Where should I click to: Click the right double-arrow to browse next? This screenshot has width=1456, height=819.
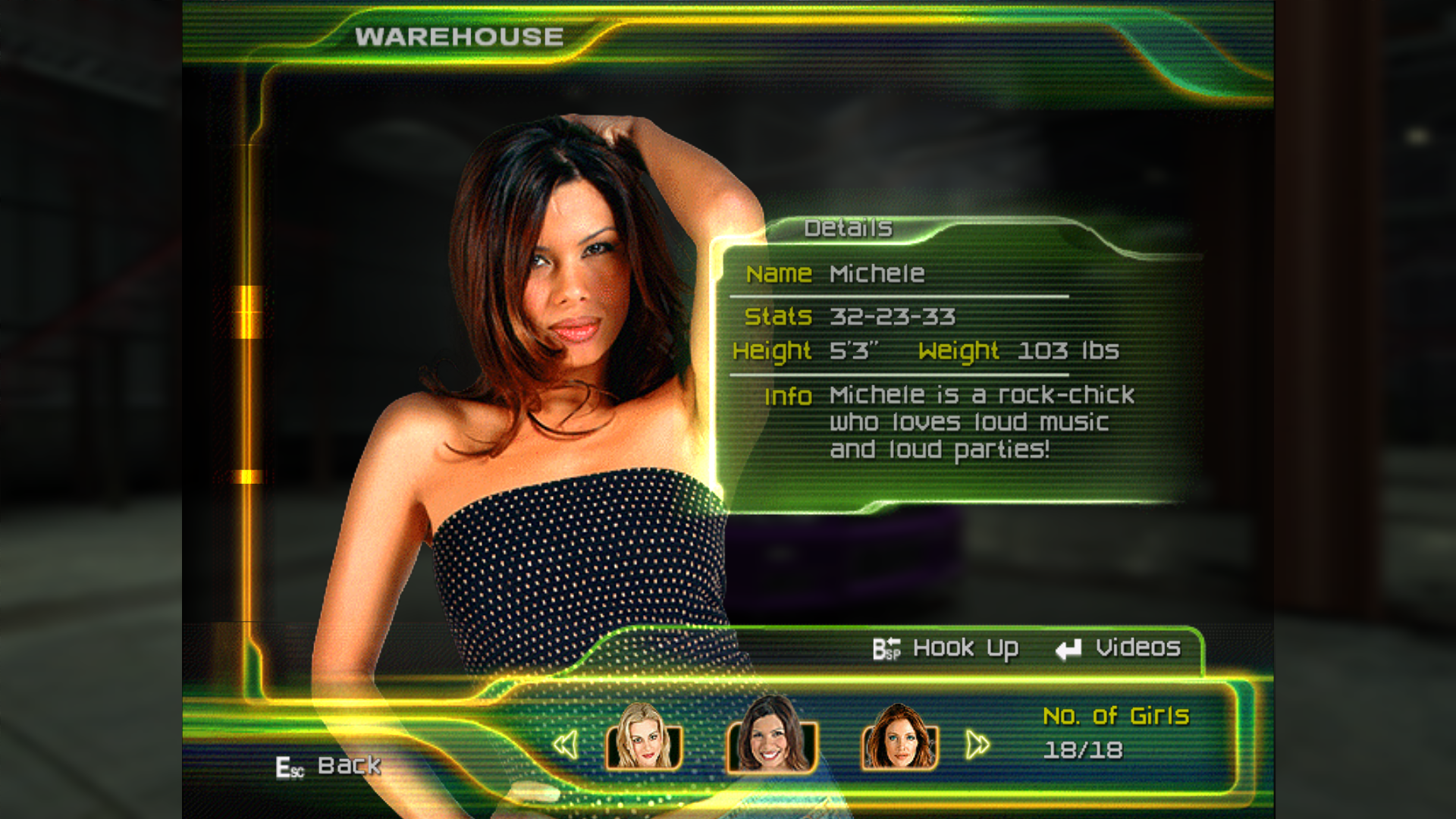(x=977, y=745)
